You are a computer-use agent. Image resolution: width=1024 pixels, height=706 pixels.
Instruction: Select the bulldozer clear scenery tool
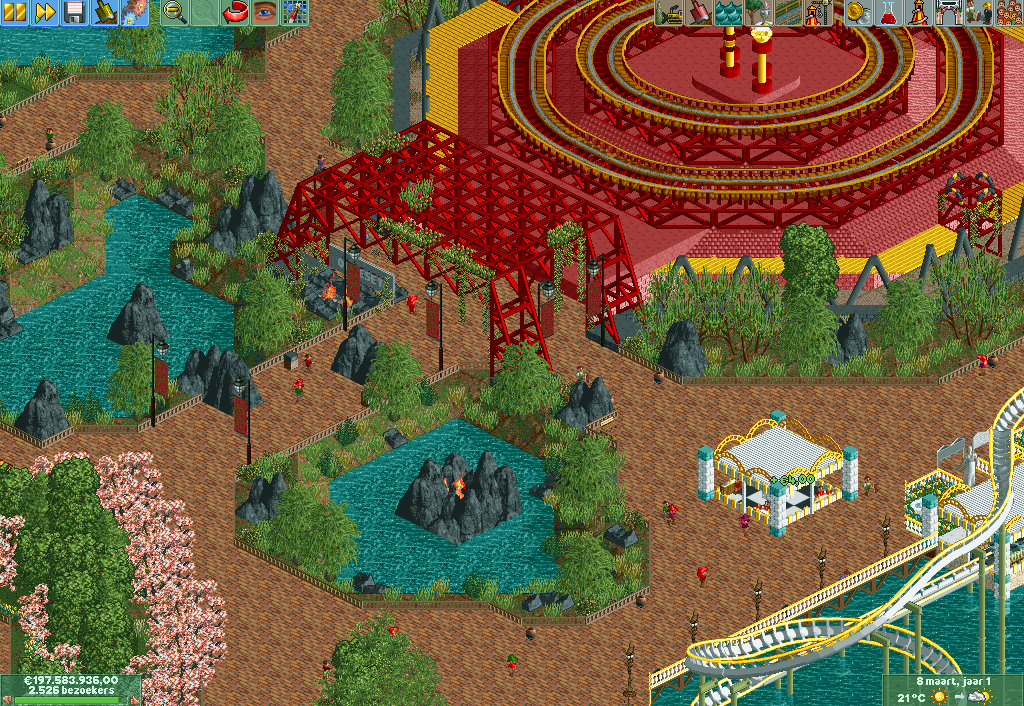[670, 12]
